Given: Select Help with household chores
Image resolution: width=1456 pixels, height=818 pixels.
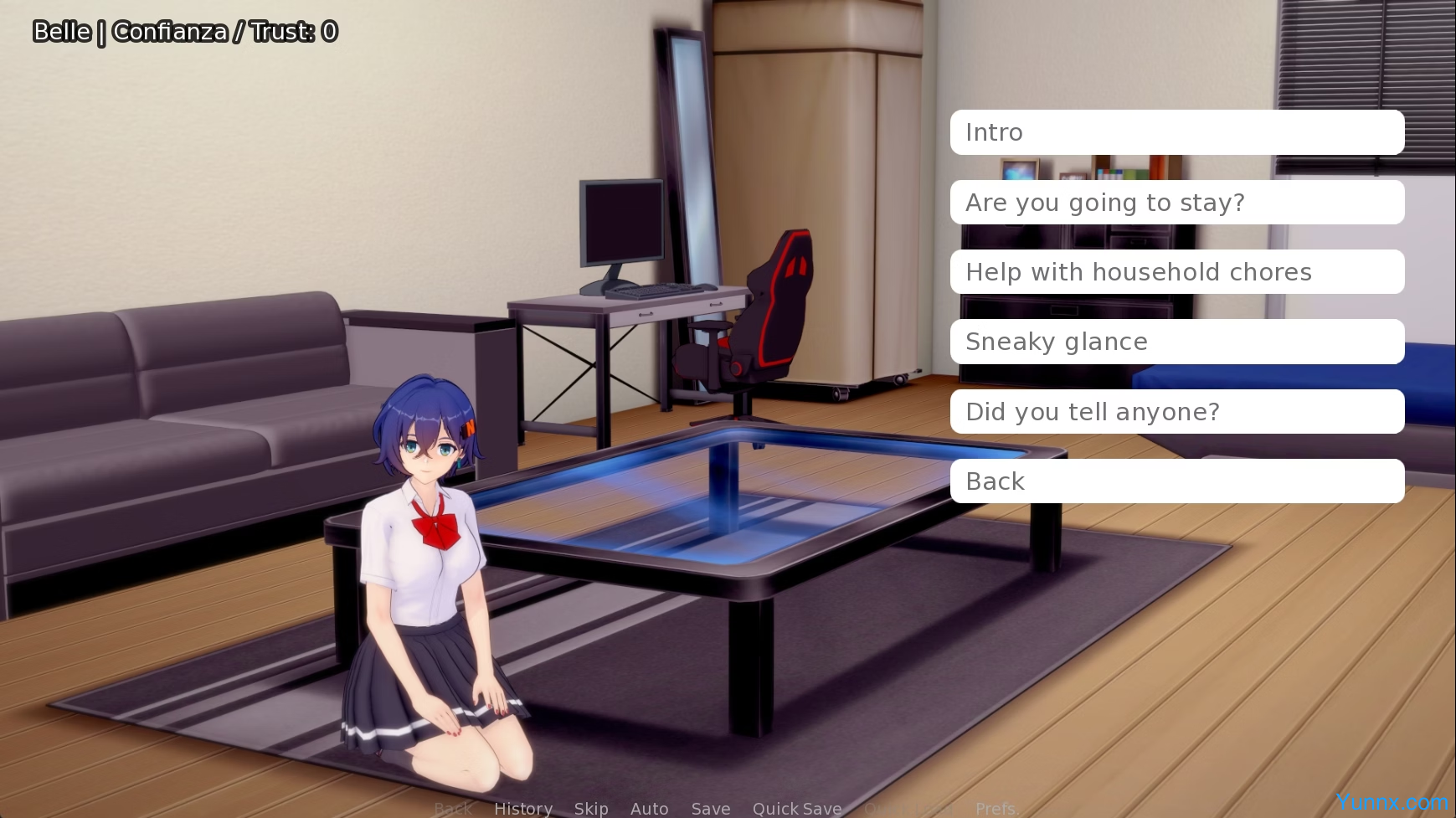Looking at the screenshot, I should coord(1176,272).
